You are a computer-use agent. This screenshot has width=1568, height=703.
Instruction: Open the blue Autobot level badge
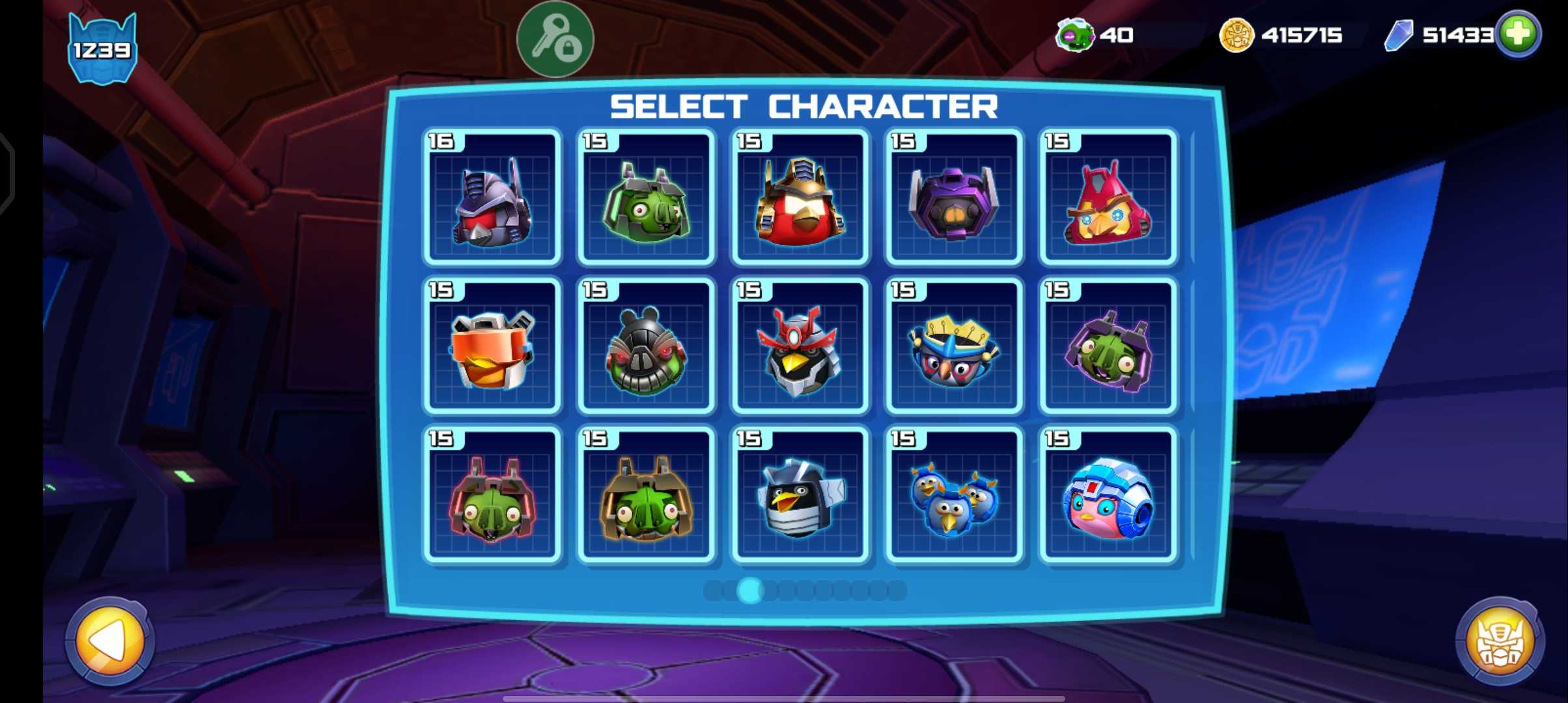tap(102, 49)
